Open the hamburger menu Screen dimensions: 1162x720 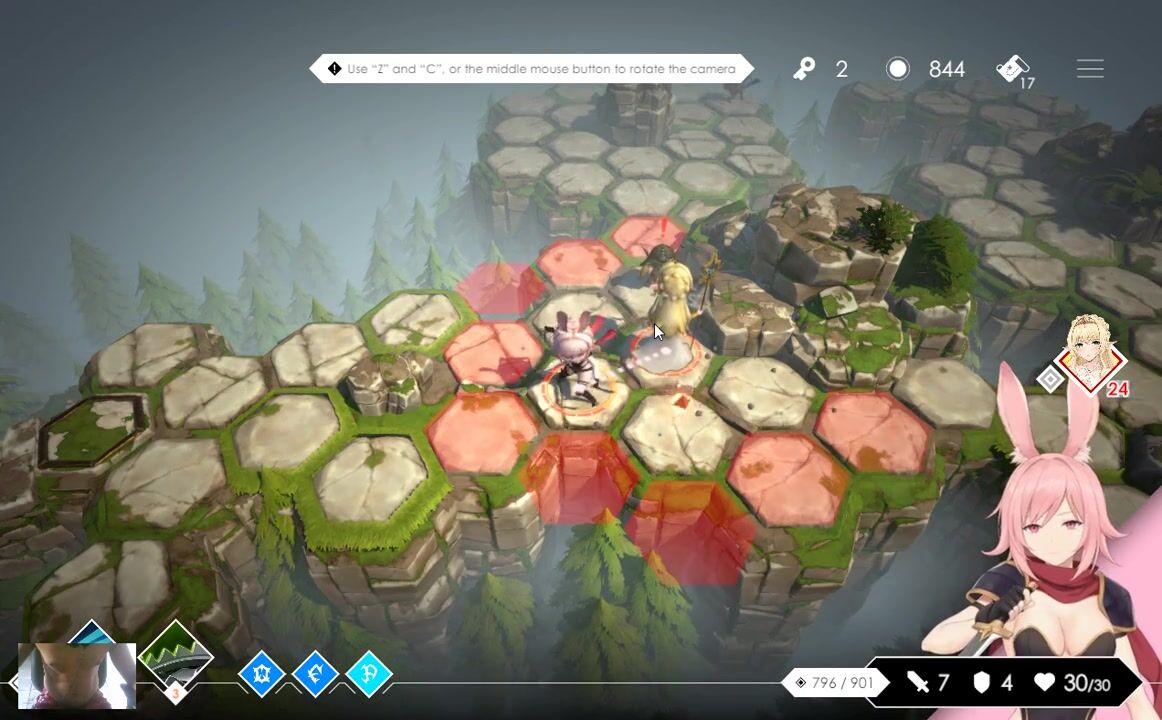tap(1090, 69)
